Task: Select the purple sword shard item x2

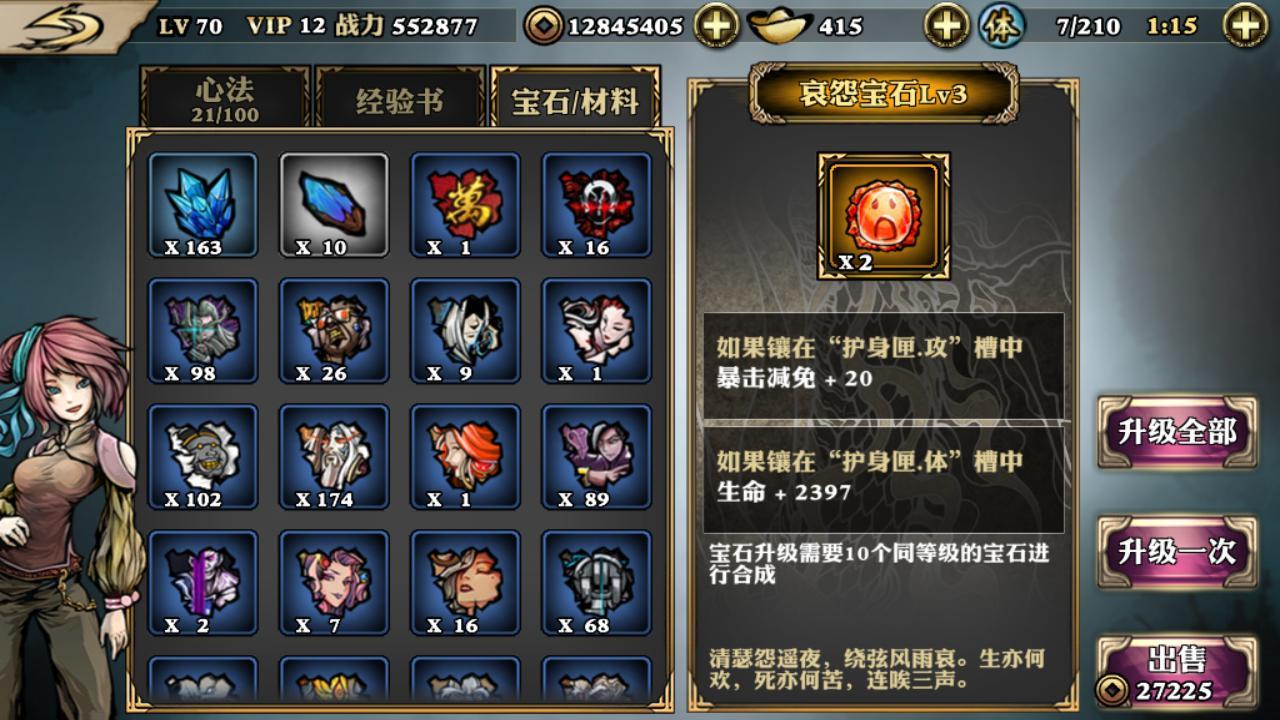Action: 203,582
